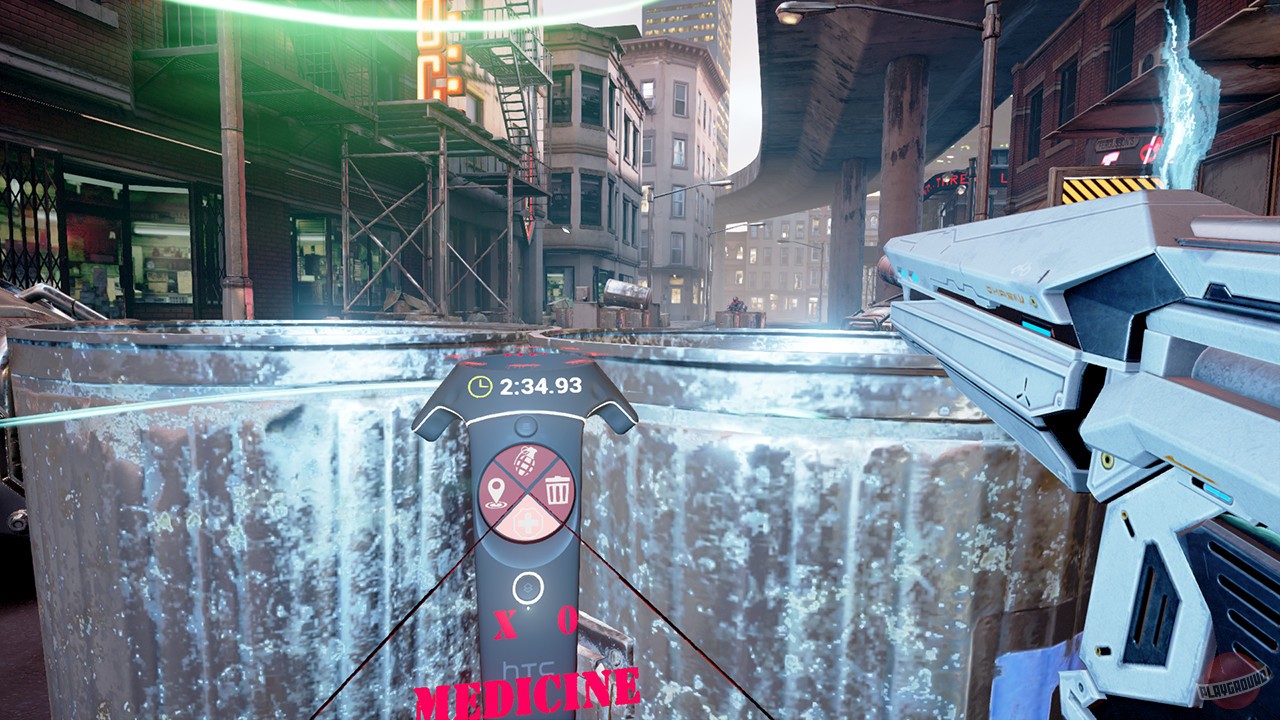Toggle the highlighted Medicine quadrant
Viewport: 1280px width, 720px height.
pos(526,519)
